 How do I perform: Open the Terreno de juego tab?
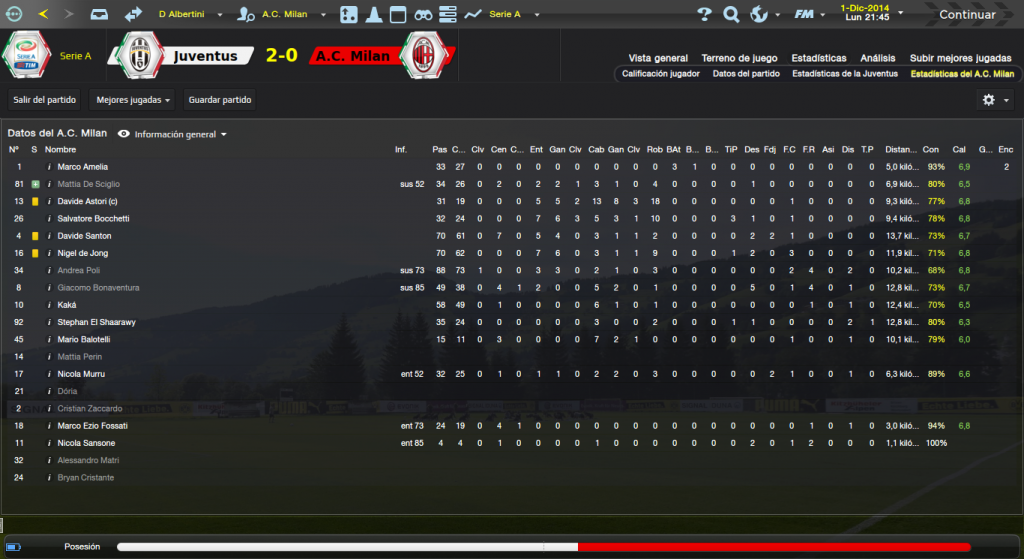click(x=739, y=58)
